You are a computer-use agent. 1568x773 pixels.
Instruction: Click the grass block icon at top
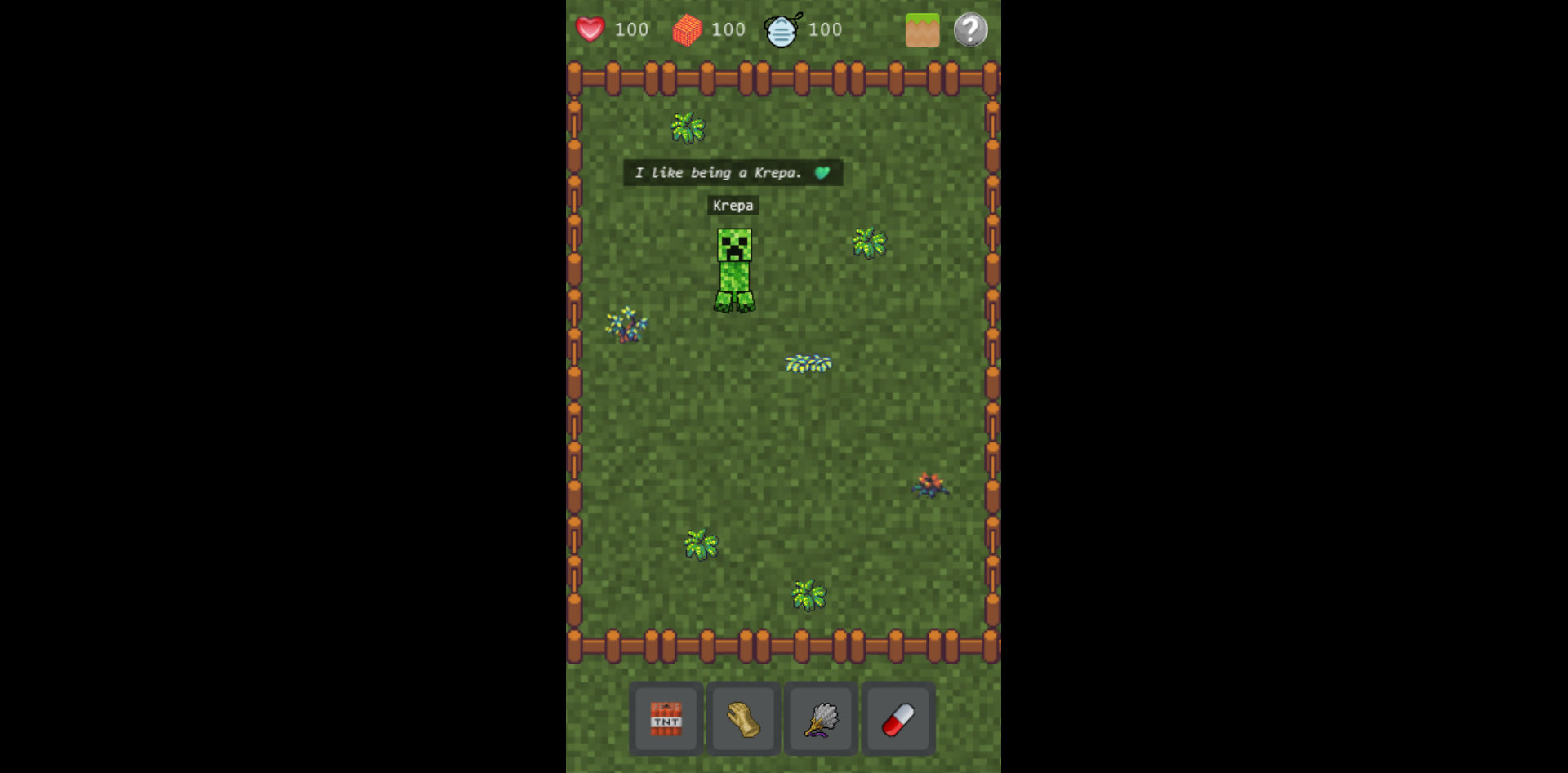(922, 29)
